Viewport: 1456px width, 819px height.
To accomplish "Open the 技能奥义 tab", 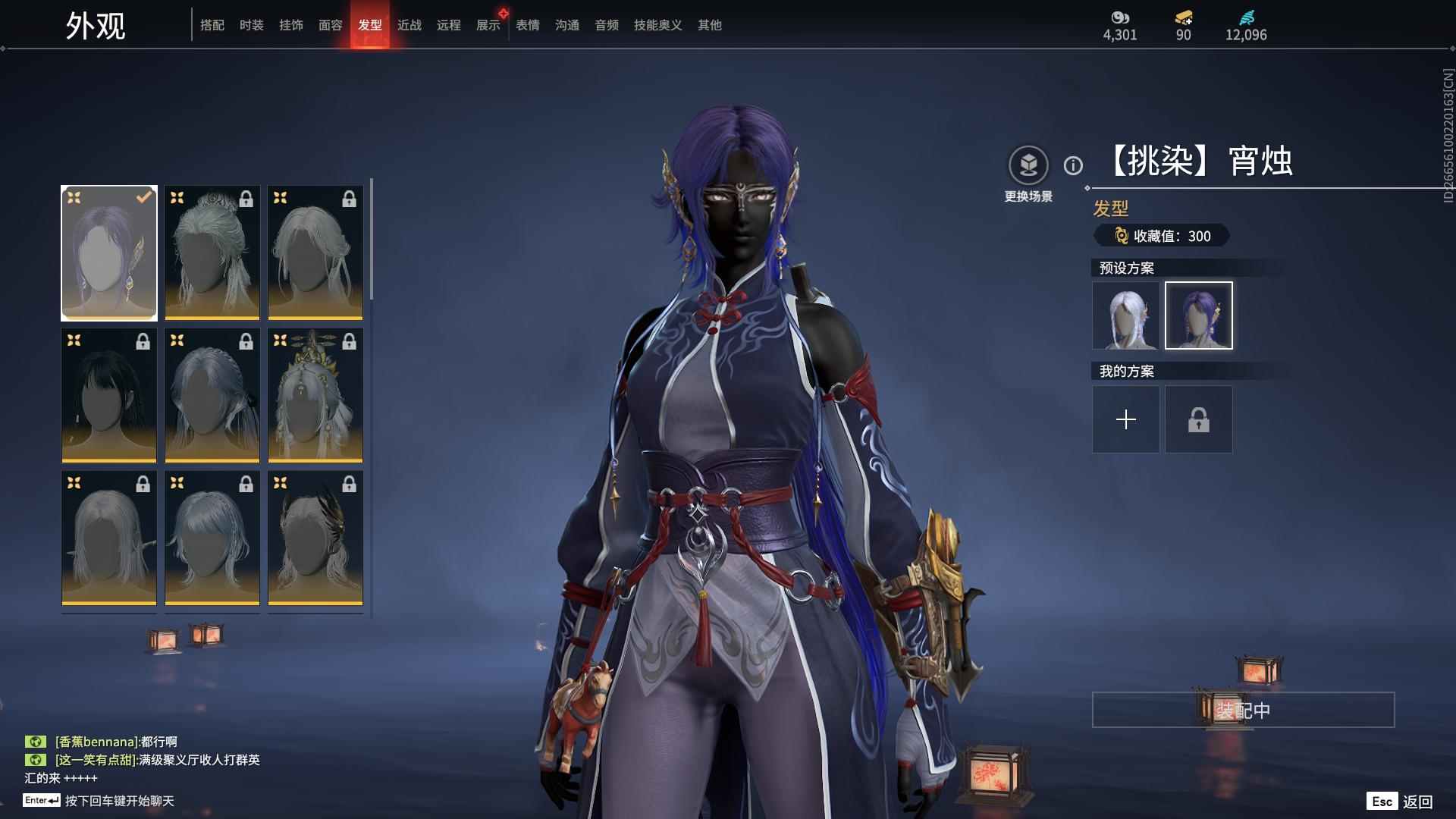I will tap(657, 25).
